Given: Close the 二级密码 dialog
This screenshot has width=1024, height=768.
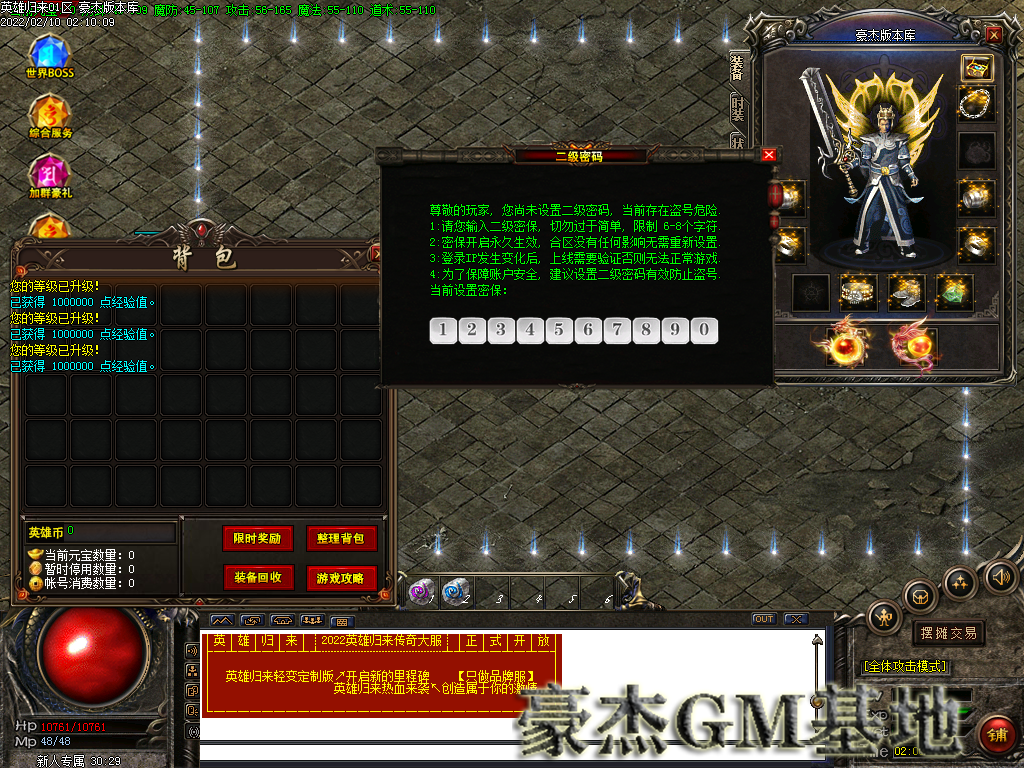Looking at the screenshot, I should tap(768, 155).
